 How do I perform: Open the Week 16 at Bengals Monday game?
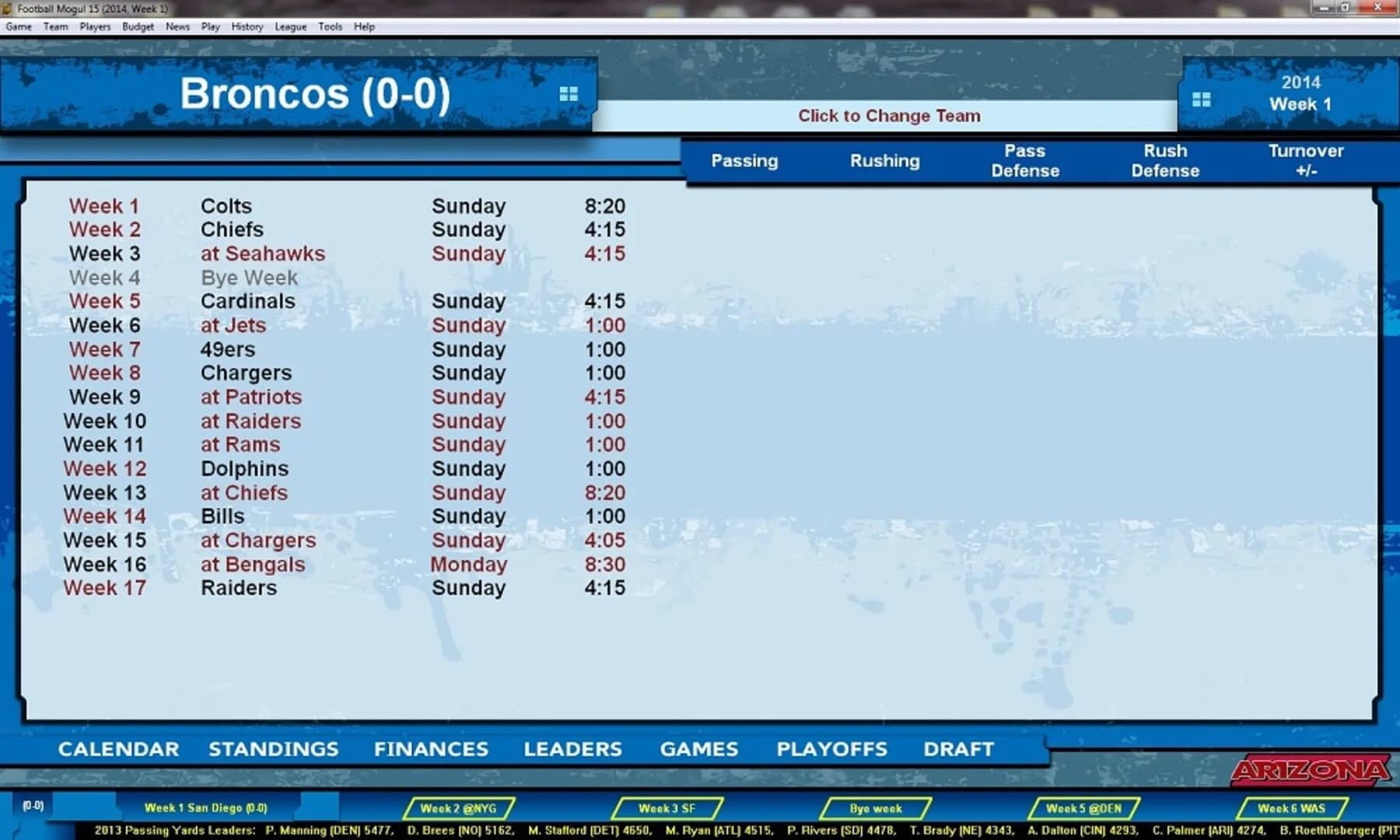[253, 564]
